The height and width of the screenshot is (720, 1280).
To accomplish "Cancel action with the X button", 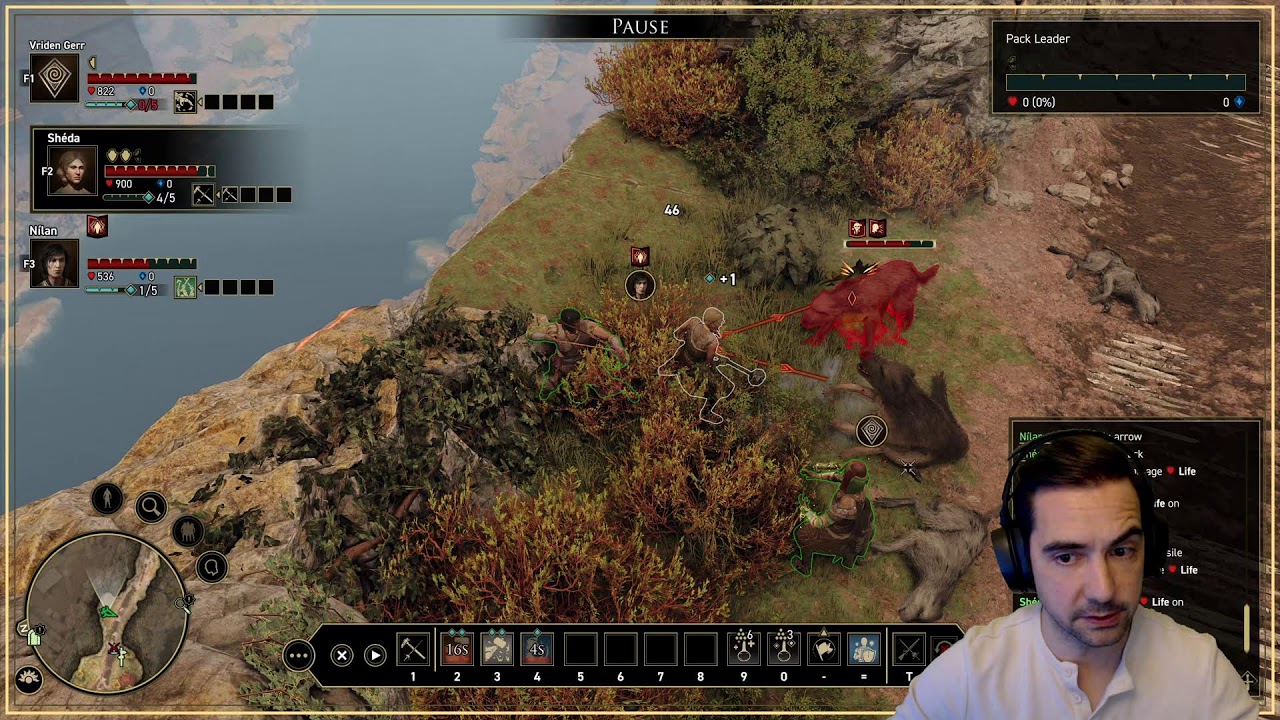I will point(342,655).
